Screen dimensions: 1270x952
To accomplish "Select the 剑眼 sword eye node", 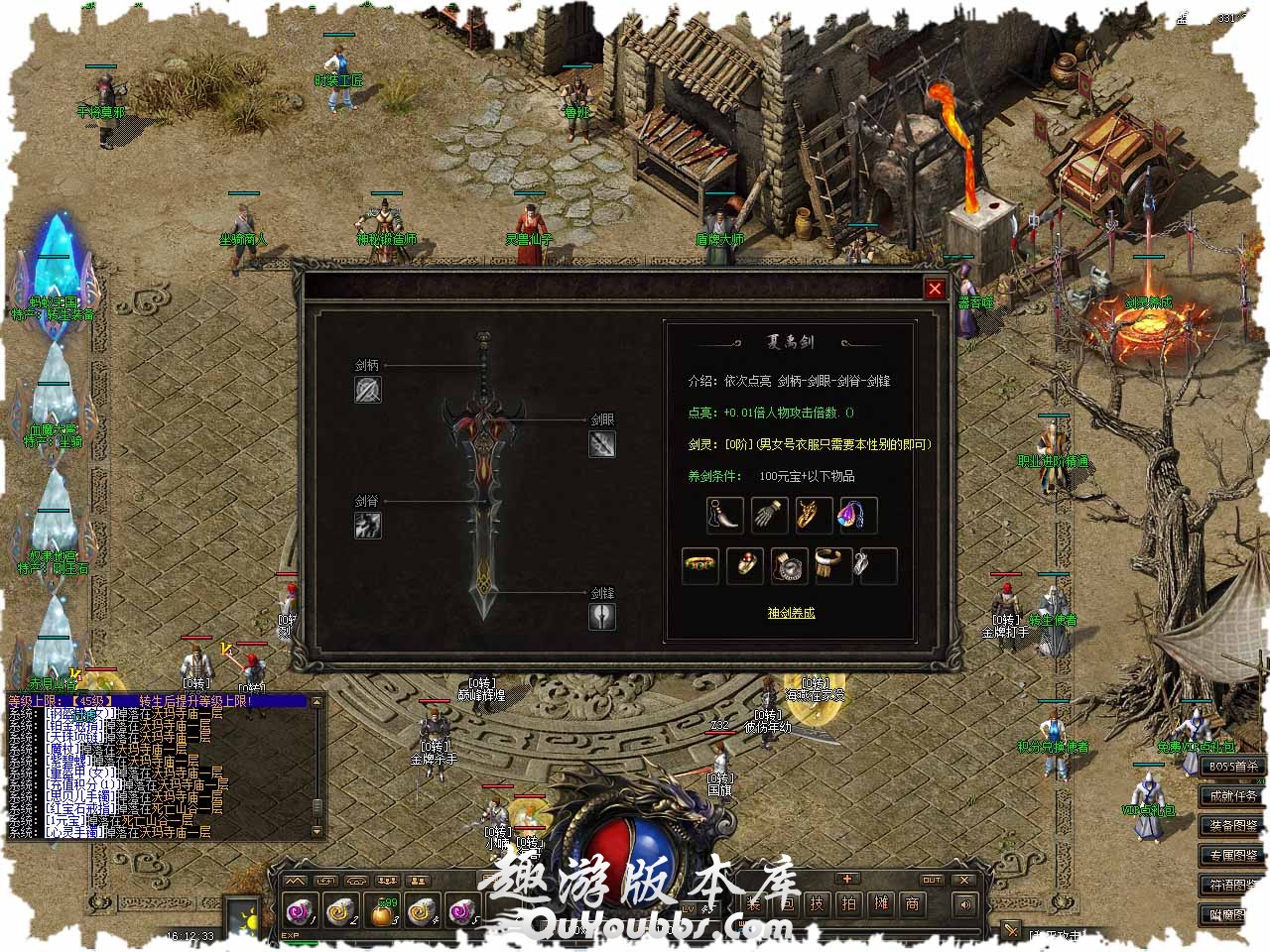I will pyautogui.click(x=602, y=444).
